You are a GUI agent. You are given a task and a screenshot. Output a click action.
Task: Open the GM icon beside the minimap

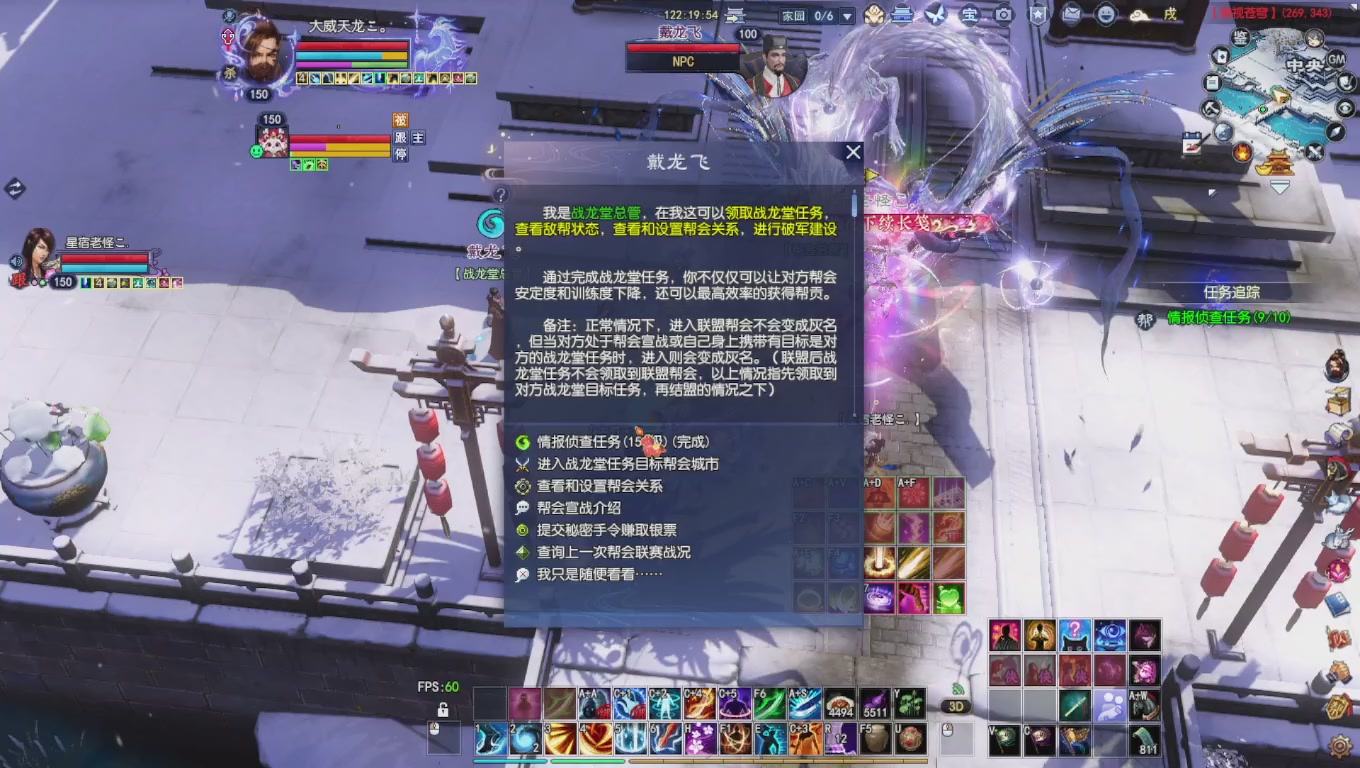[x=1337, y=59]
